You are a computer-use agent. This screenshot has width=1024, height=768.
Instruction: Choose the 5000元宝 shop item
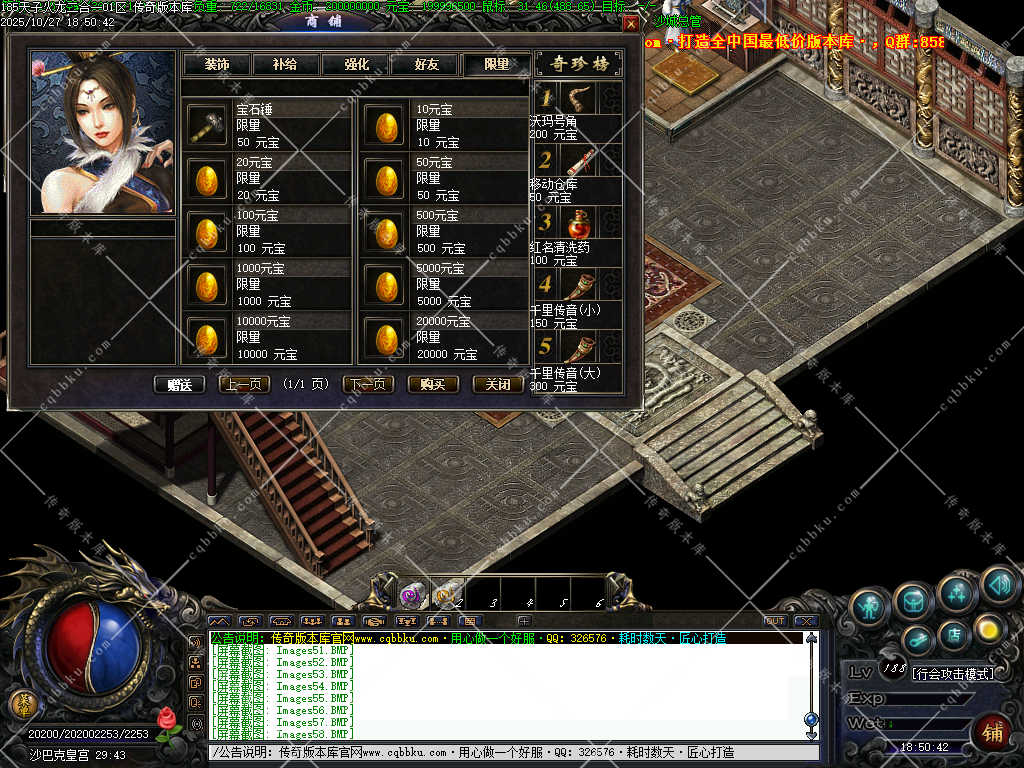coord(384,285)
